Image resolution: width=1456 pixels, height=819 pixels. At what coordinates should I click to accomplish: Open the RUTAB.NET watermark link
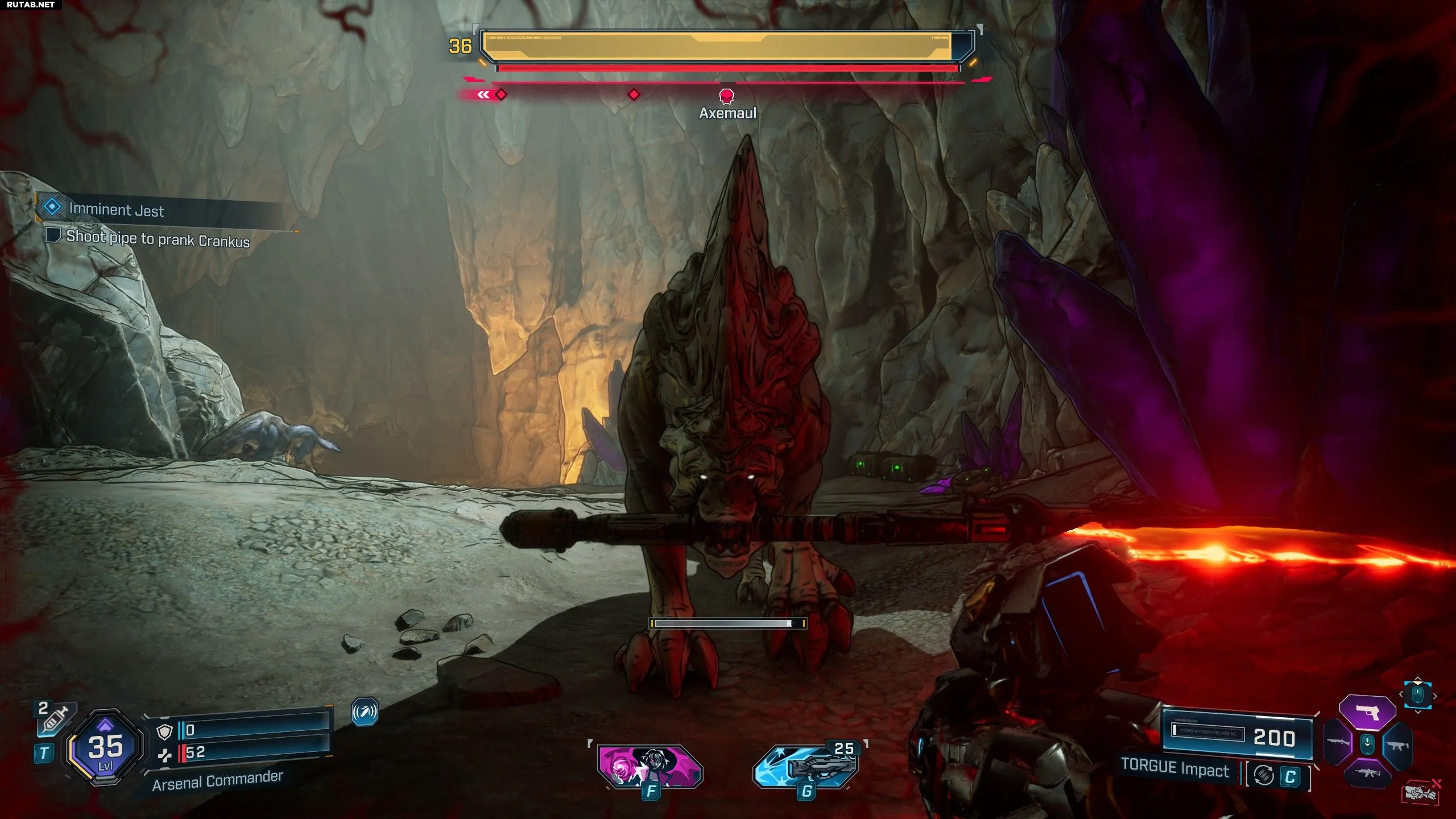point(31,5)
